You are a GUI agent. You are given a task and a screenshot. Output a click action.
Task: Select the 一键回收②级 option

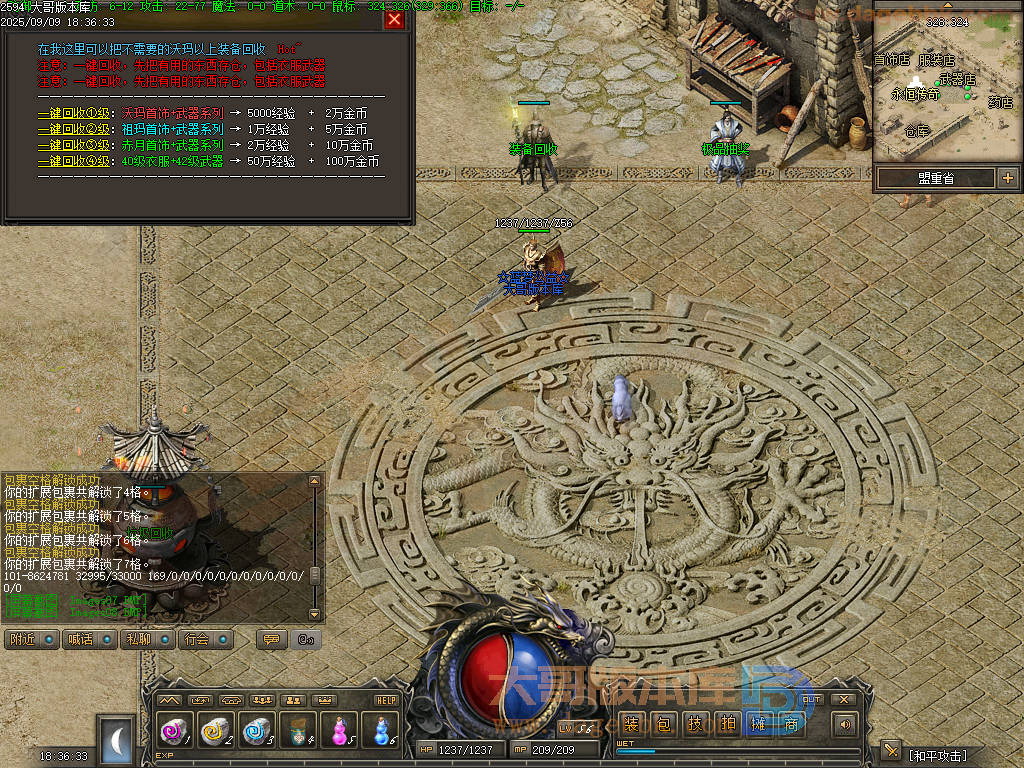point(73,129)
